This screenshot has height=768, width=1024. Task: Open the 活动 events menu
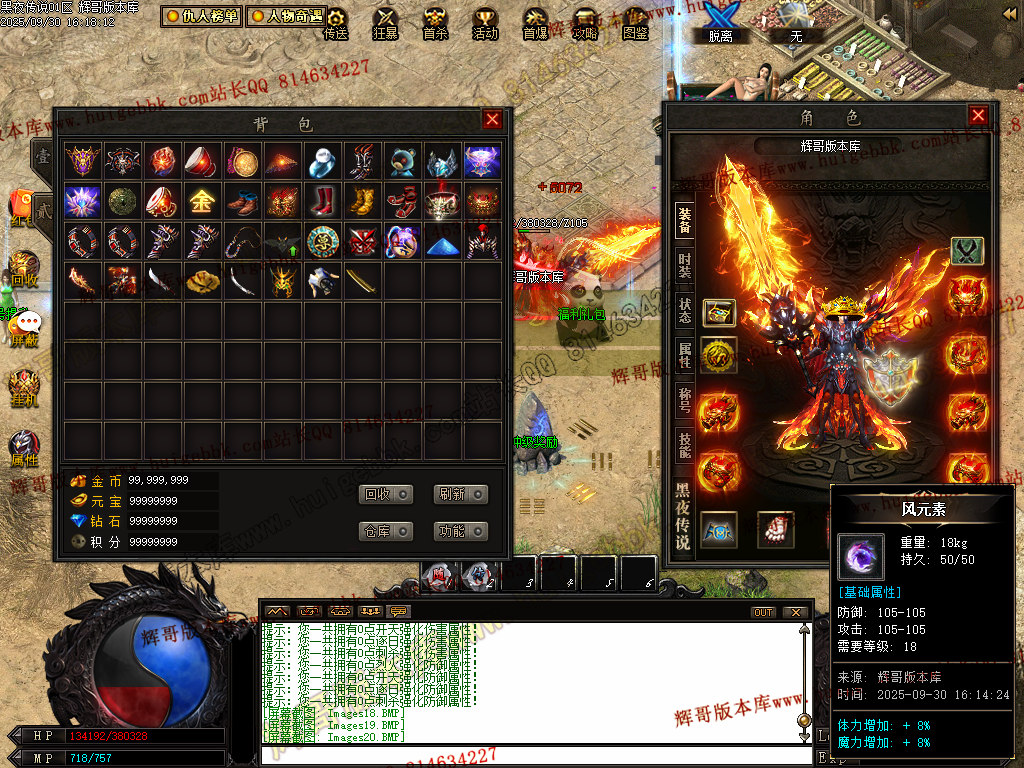(x=485, y=24)
